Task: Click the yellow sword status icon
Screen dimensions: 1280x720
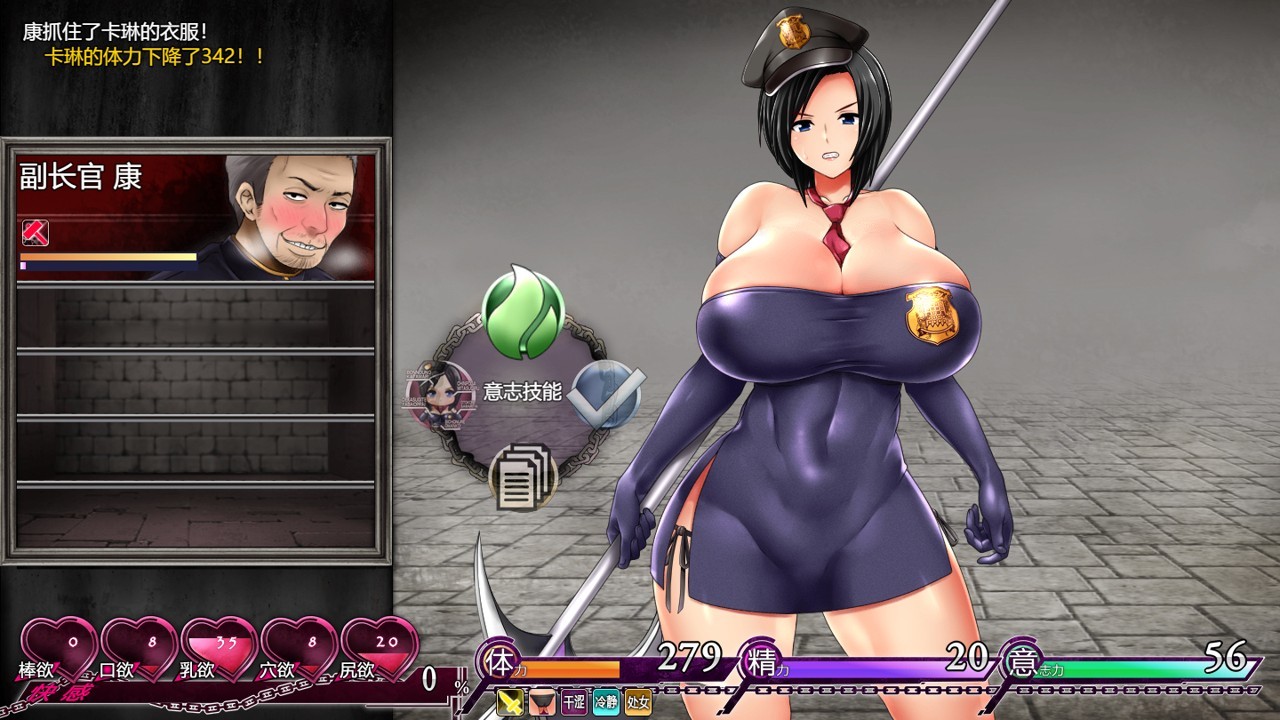Action: pyautogui.click(x=511, y=703)
